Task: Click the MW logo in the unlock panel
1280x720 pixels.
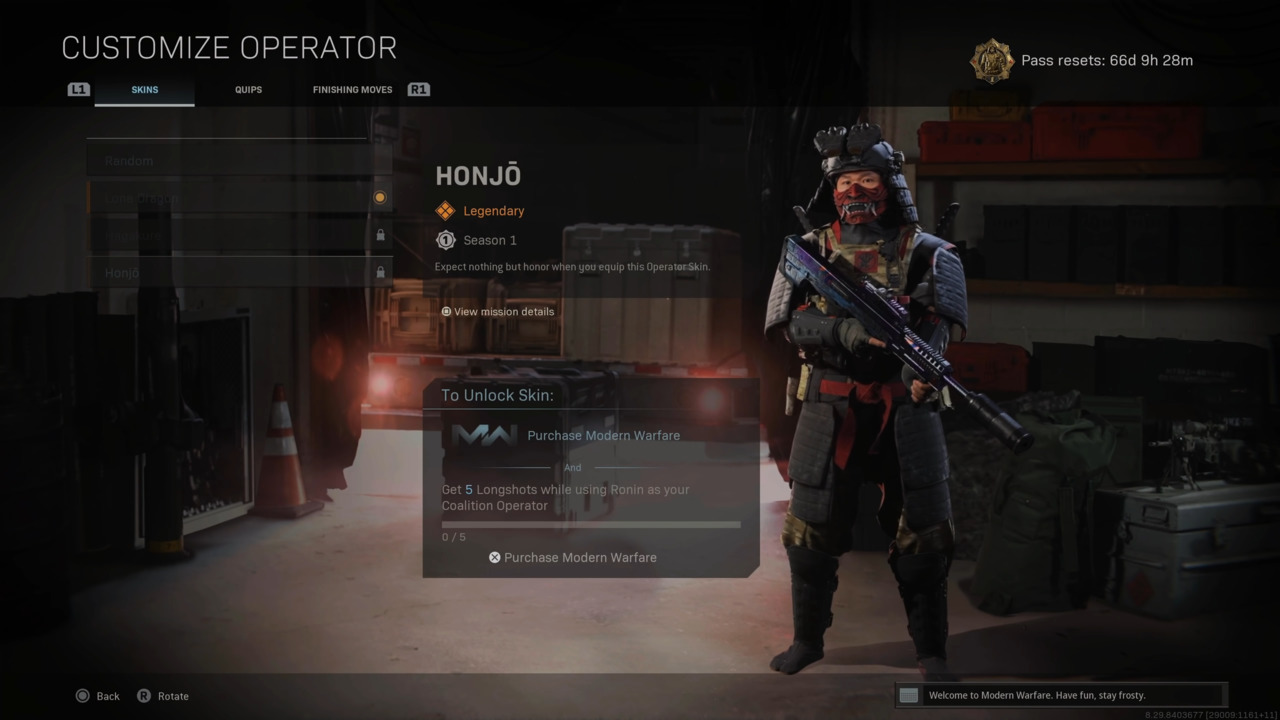Action: (x=485, y=435)
